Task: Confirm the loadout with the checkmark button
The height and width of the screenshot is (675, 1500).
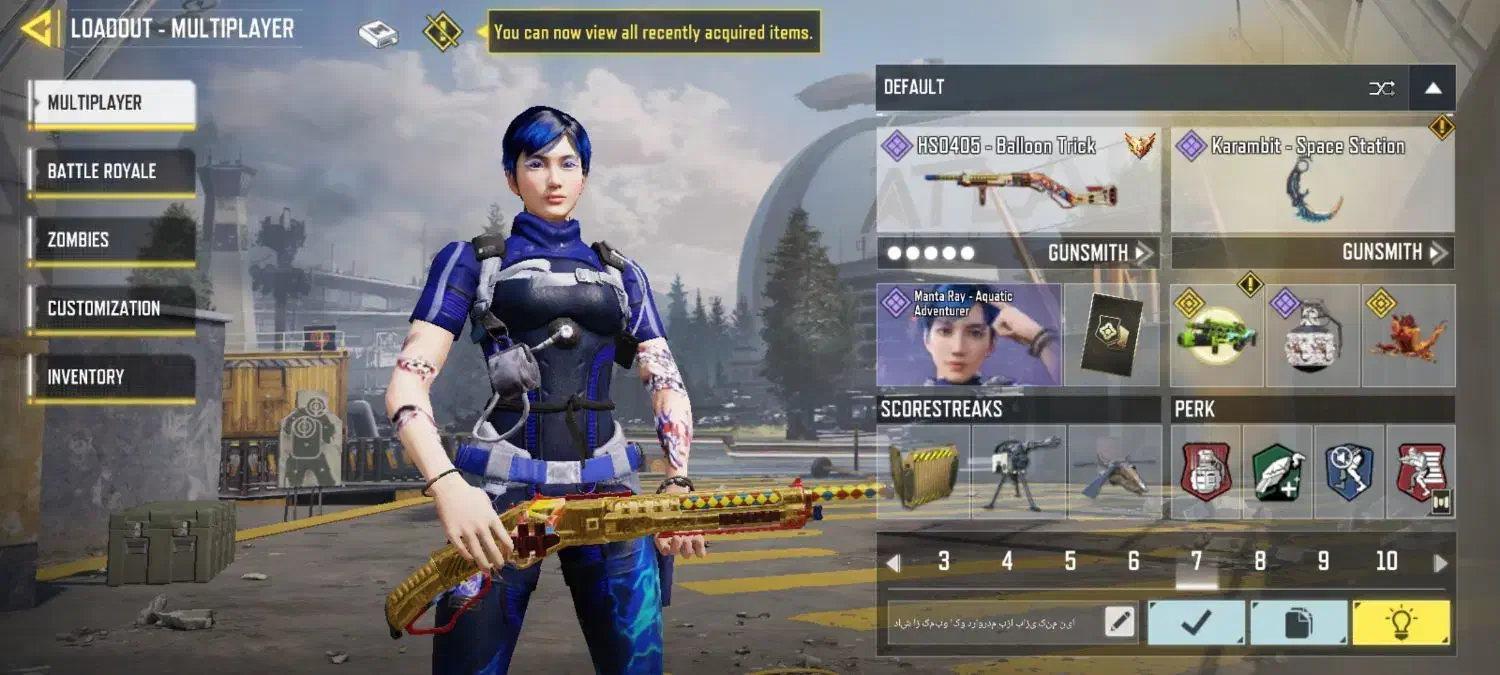Action: [1196, 623]
